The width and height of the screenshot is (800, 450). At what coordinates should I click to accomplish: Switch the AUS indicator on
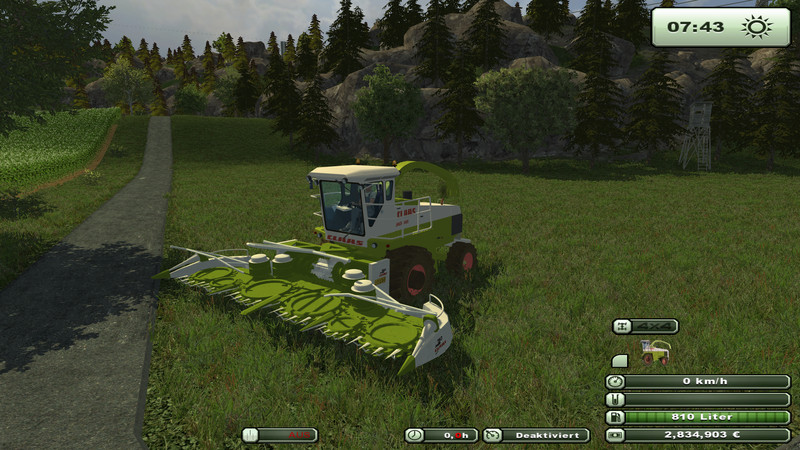[x=280, y=435]
